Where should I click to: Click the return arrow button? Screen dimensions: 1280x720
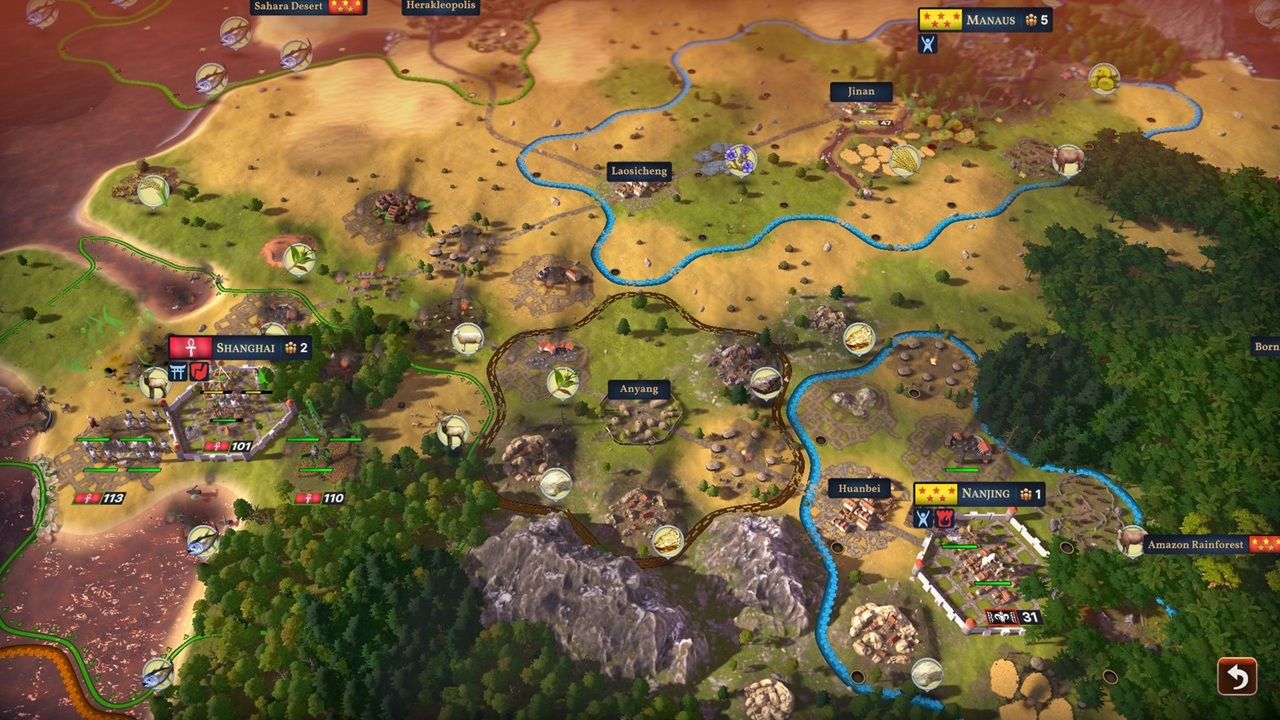(x=1237, y=677)
